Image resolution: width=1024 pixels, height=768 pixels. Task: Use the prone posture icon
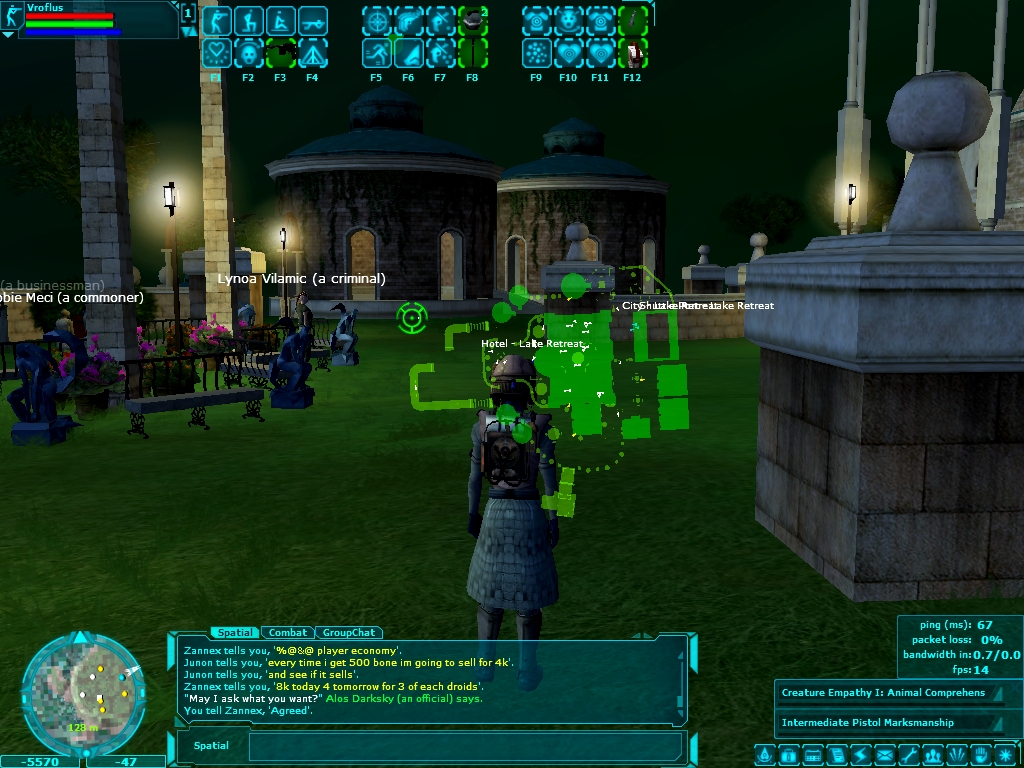pyautogui.click(x=280, y=21)
